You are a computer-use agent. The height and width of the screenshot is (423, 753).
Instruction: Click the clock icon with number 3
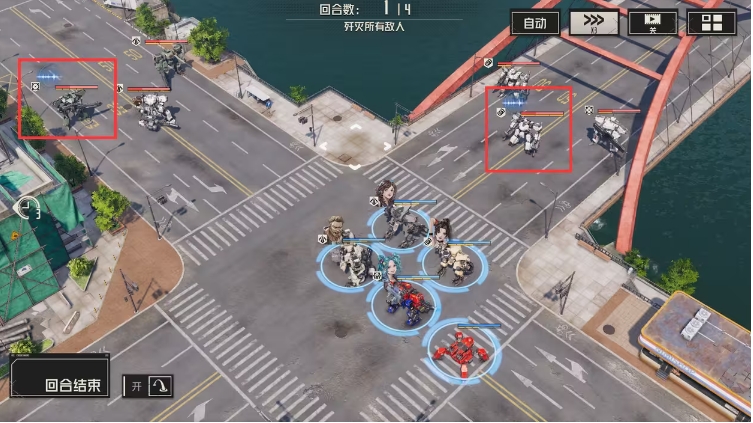coord(29,208)
